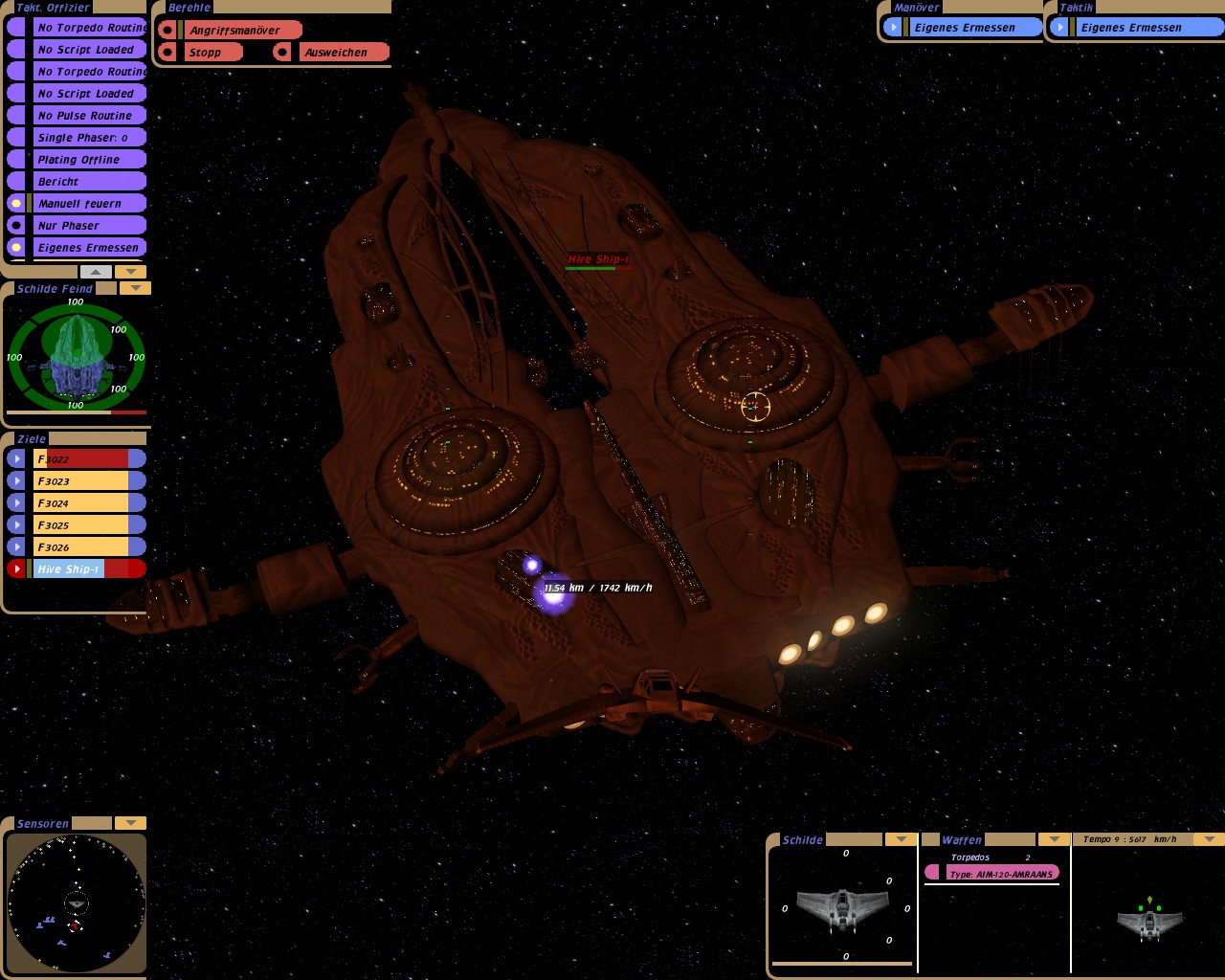Select the Angriffsmanöver order
This screenshot has width=1225, height=980.
tap(241, 31)
